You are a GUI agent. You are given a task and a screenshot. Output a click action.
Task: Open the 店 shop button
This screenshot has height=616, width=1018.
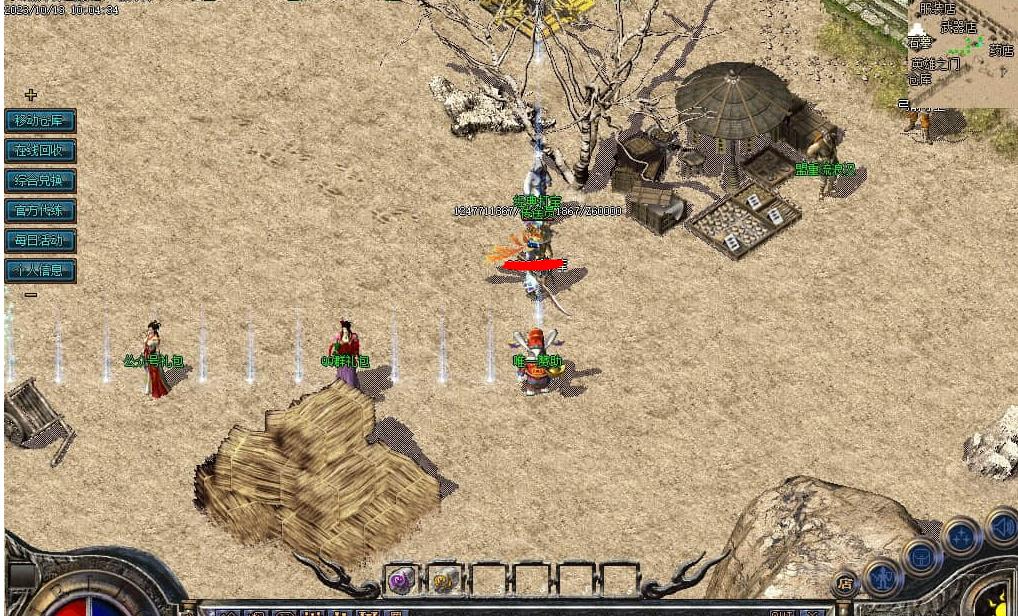pyautogui.click(x=845, y=582)
